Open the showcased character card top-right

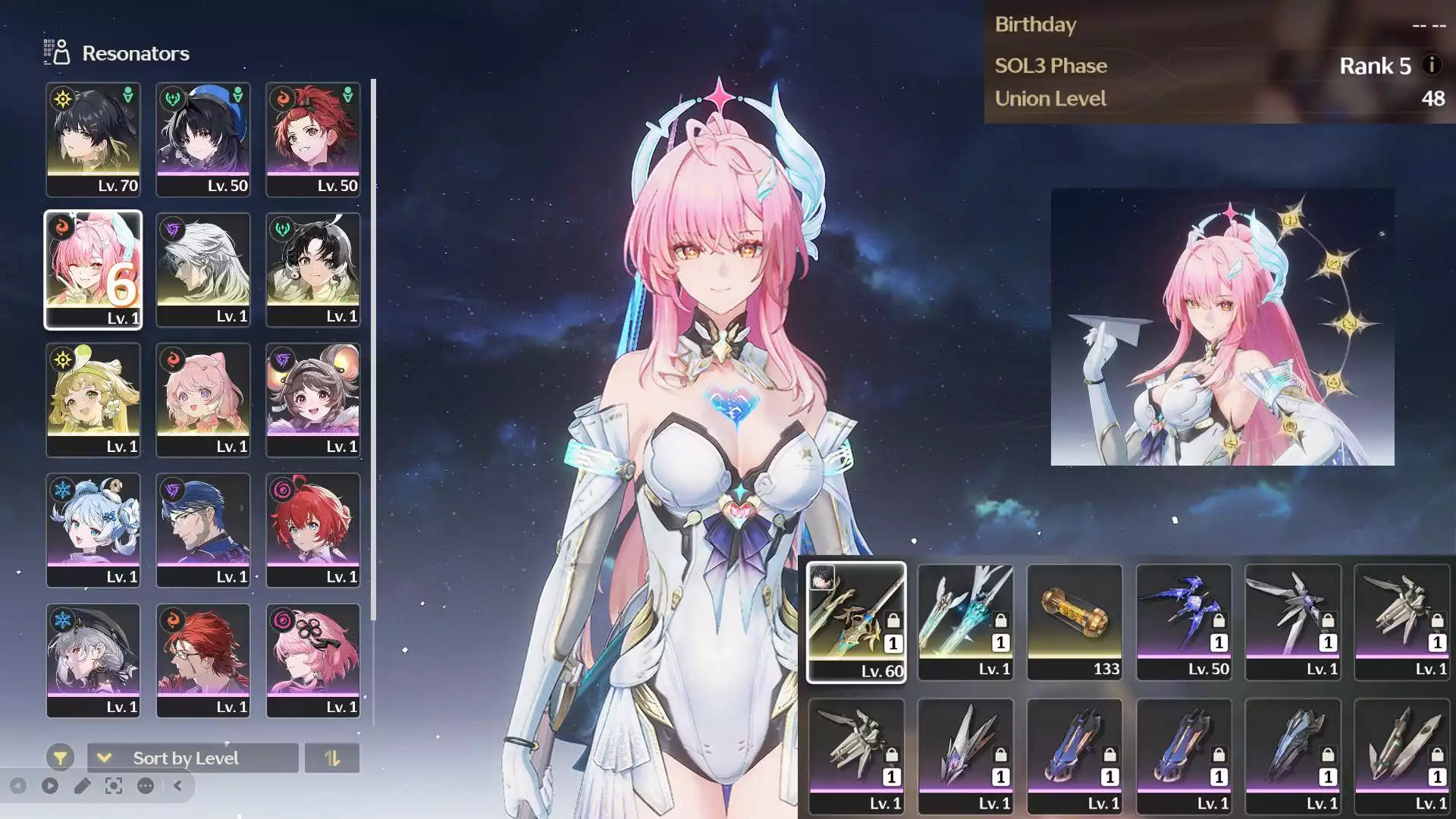click(1222, 326)
